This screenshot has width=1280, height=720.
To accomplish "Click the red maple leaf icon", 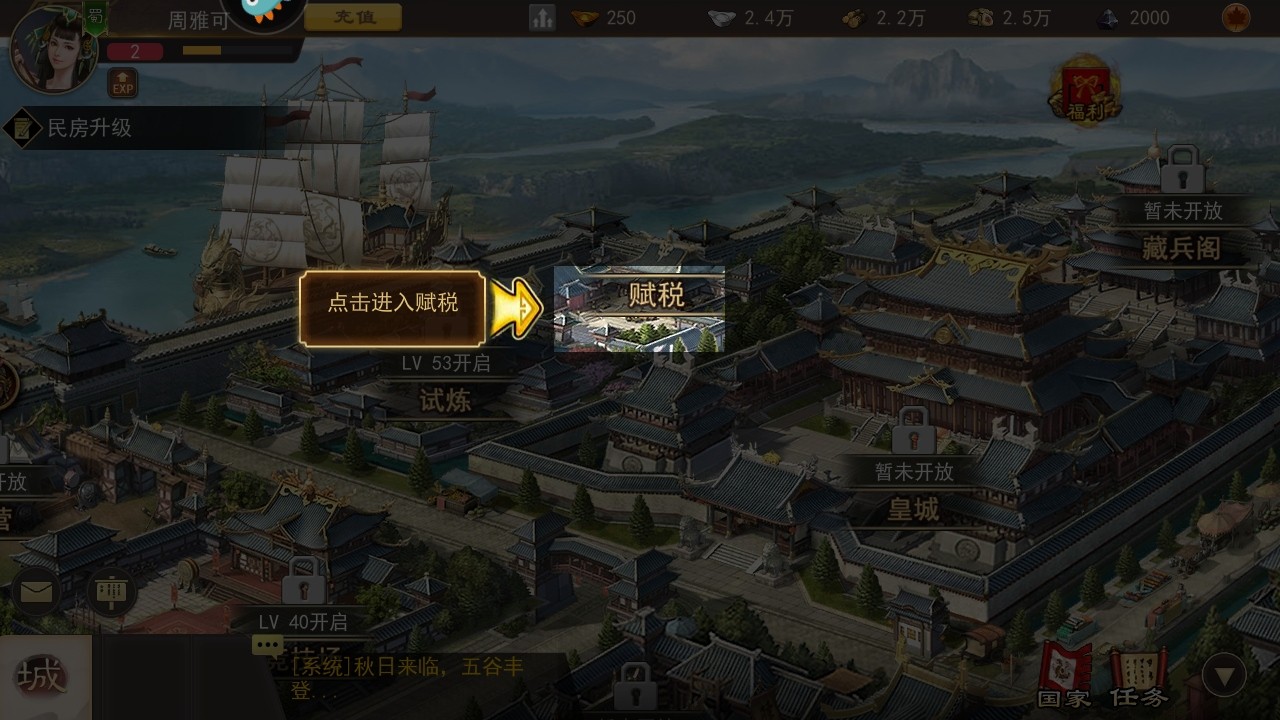I will tap(1235, 17).
